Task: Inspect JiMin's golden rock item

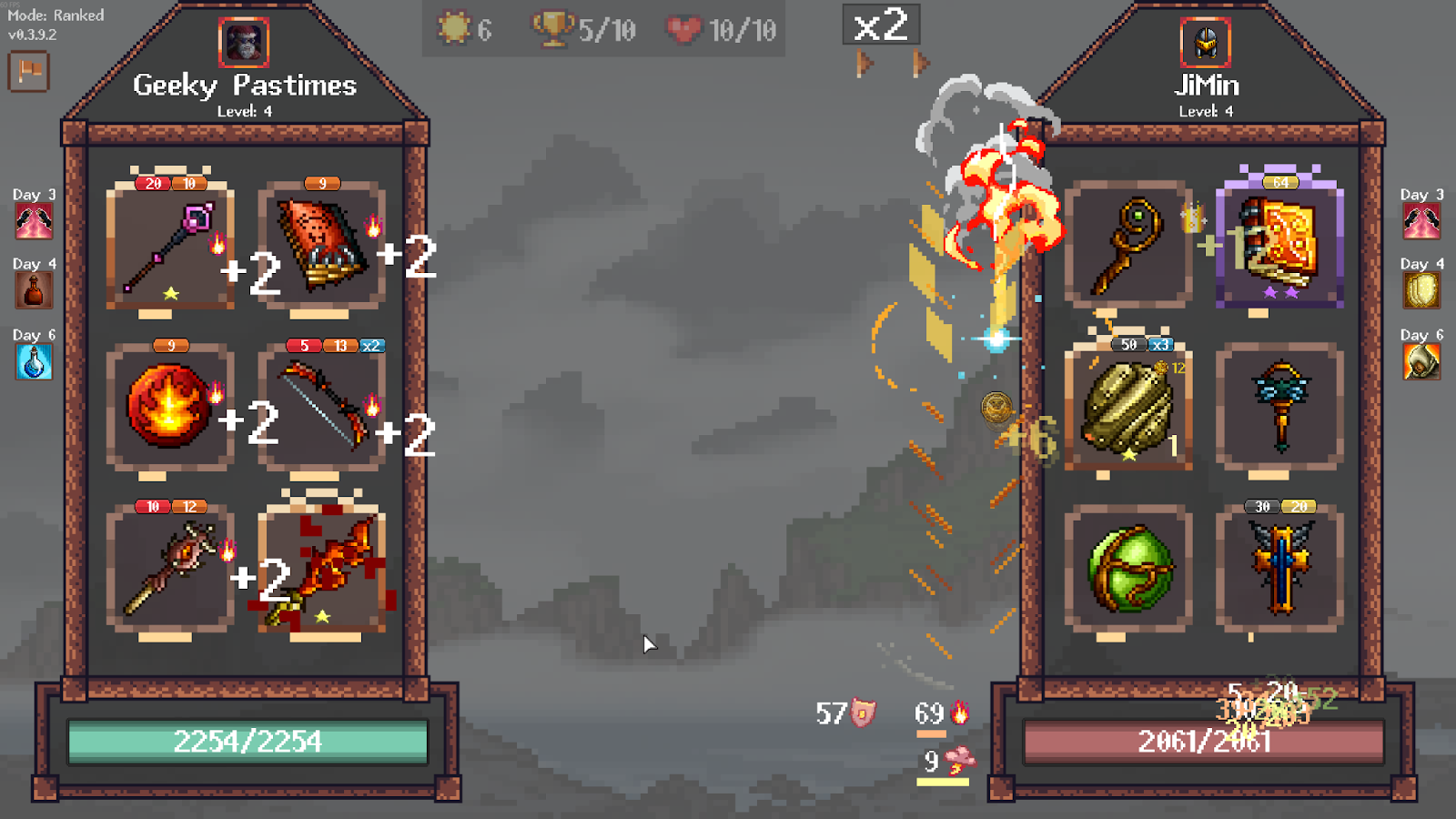Action: pyautogui.click(x=1128, y=408)
